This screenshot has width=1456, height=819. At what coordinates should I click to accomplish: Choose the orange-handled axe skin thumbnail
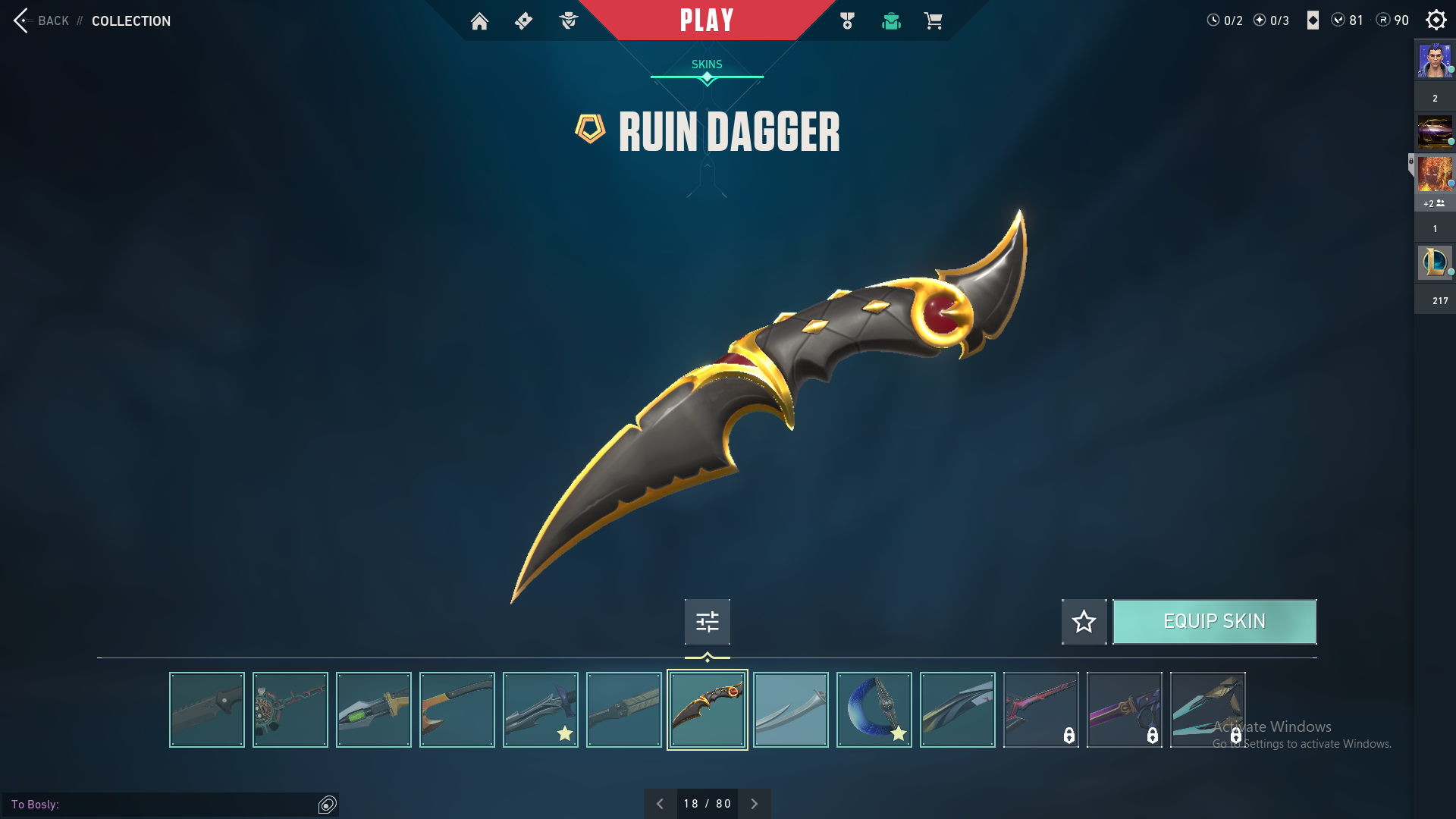tap(457, 710)
